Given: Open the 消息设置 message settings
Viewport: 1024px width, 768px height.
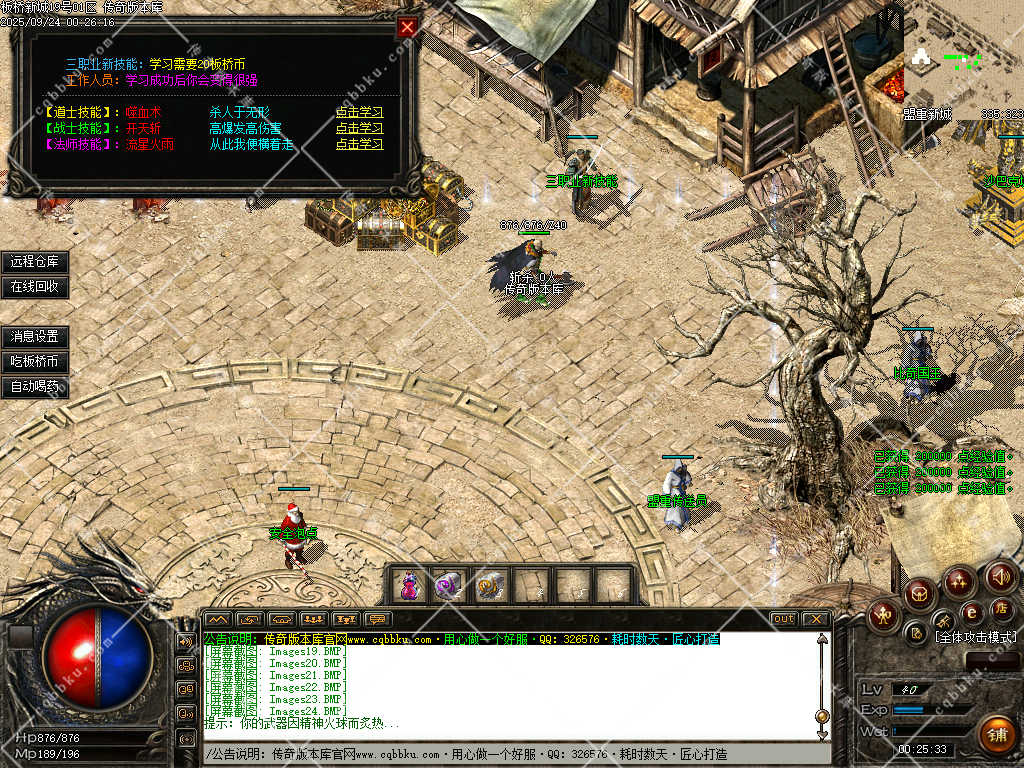Looking at the screenshot, I should tap(35, 337).
